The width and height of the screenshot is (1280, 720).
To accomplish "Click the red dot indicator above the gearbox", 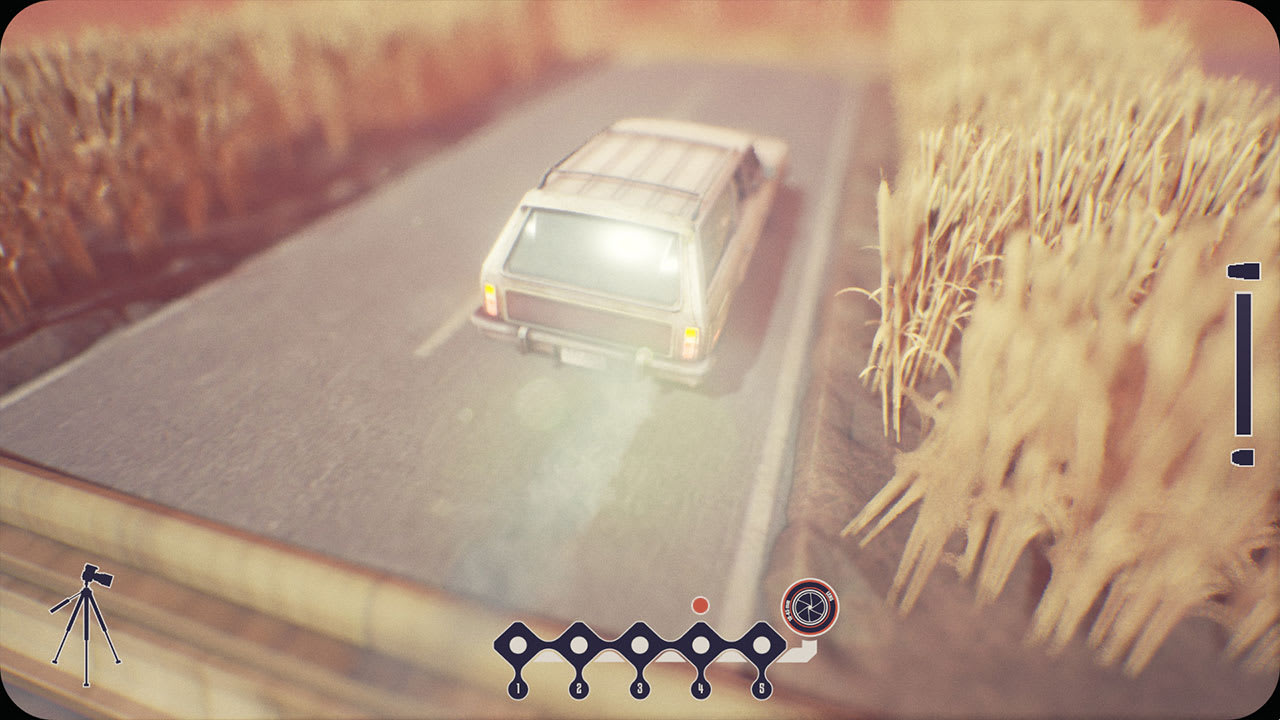I will coord(699,605).
